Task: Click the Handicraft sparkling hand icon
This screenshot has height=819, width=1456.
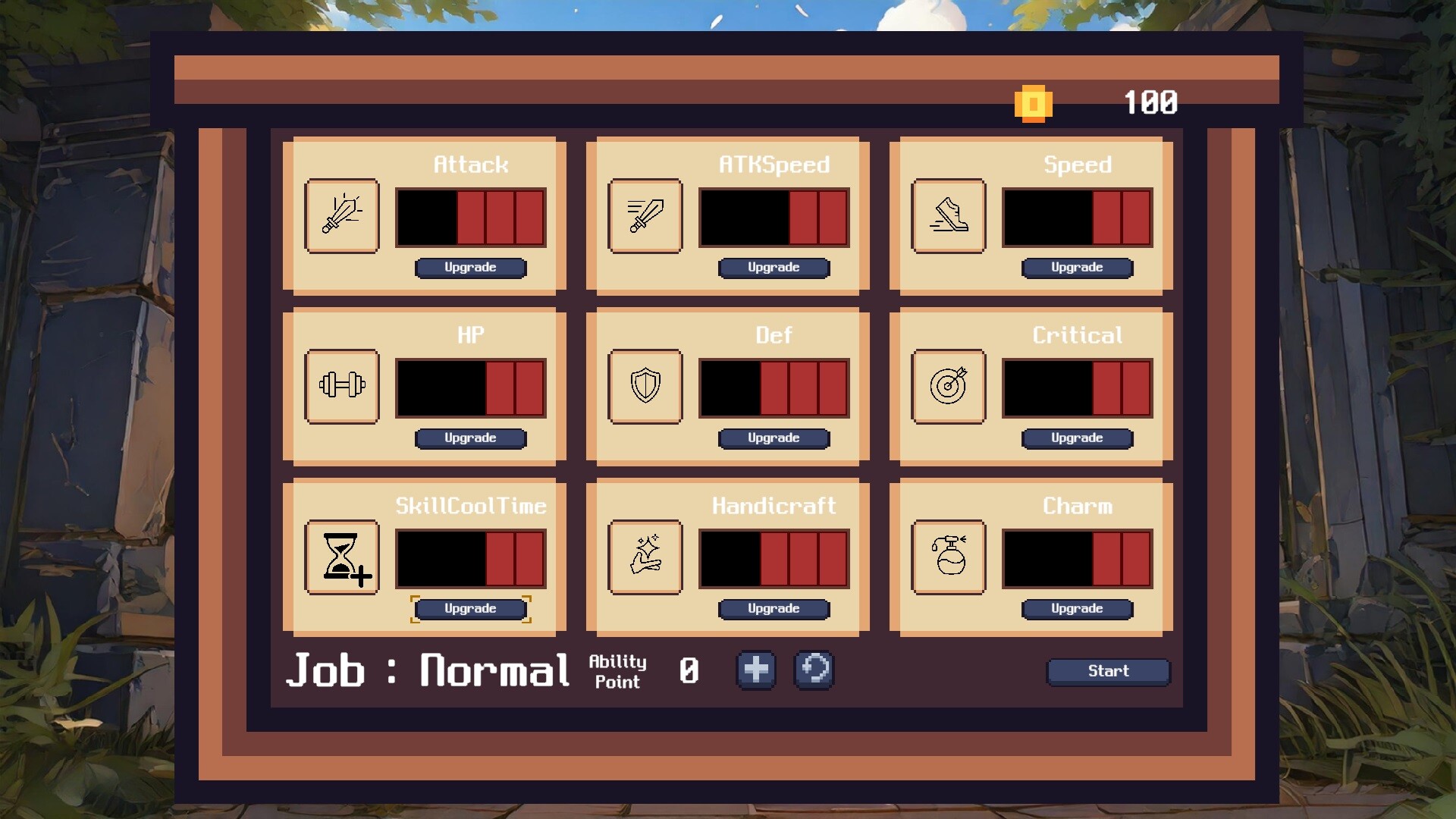Action: (x=645, y=557)
